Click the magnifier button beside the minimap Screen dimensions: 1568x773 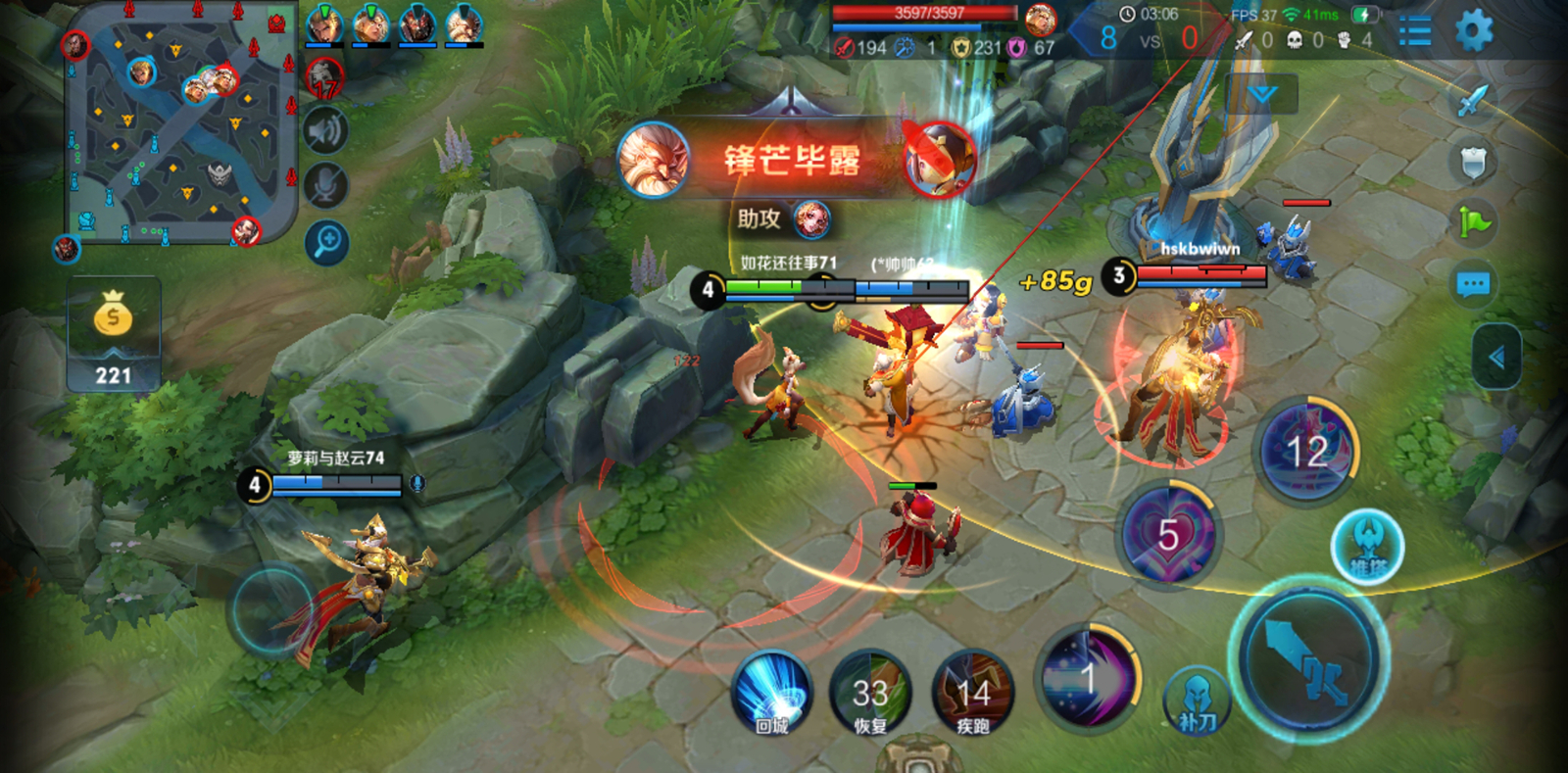coord(326,242)
